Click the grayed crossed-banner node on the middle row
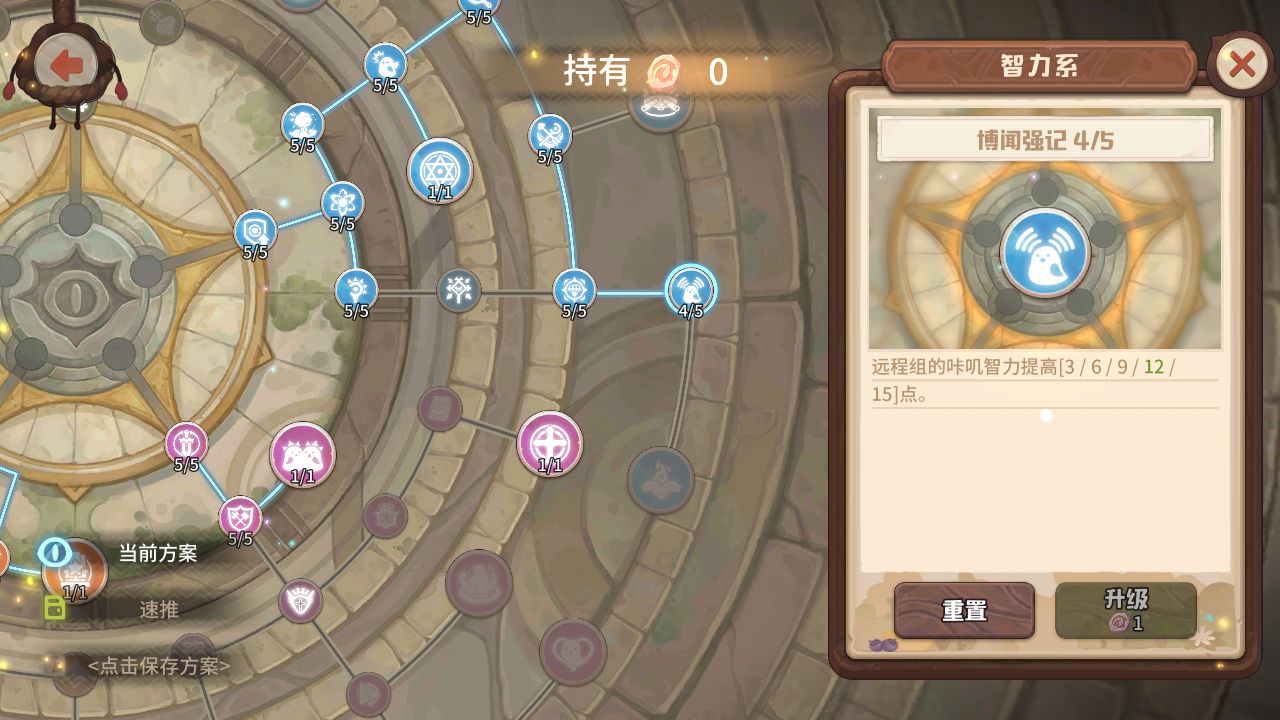Screen dimensions: 1280x720 coord(458,290)
